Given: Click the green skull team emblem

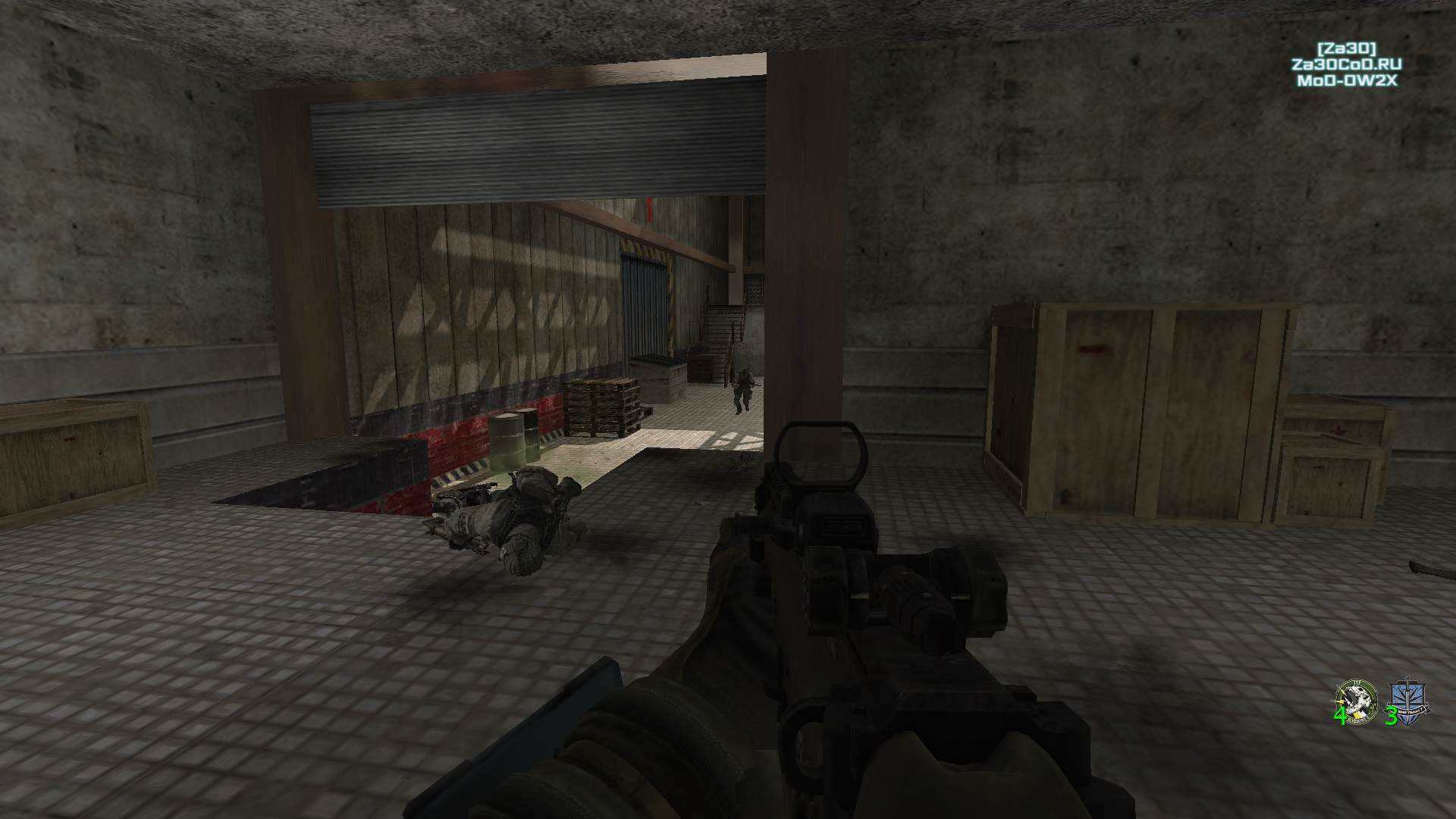Looking at the screenshot, I should (x=1355, y=700).
